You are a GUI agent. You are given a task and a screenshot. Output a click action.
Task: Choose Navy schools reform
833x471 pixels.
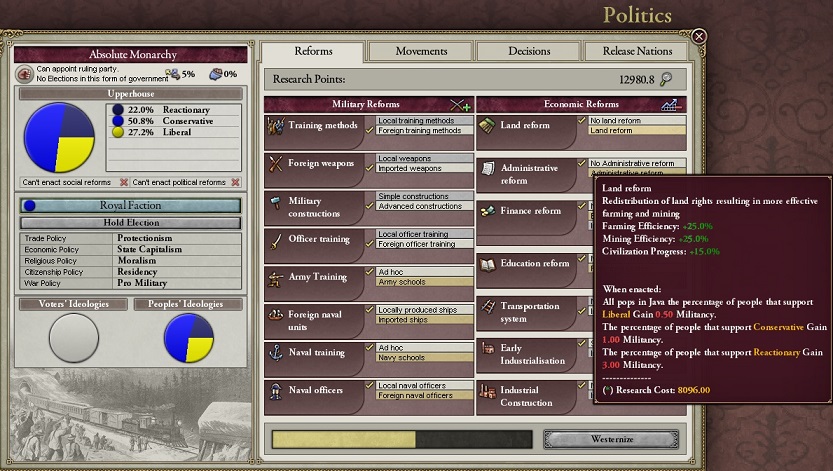tap(424, 358)
